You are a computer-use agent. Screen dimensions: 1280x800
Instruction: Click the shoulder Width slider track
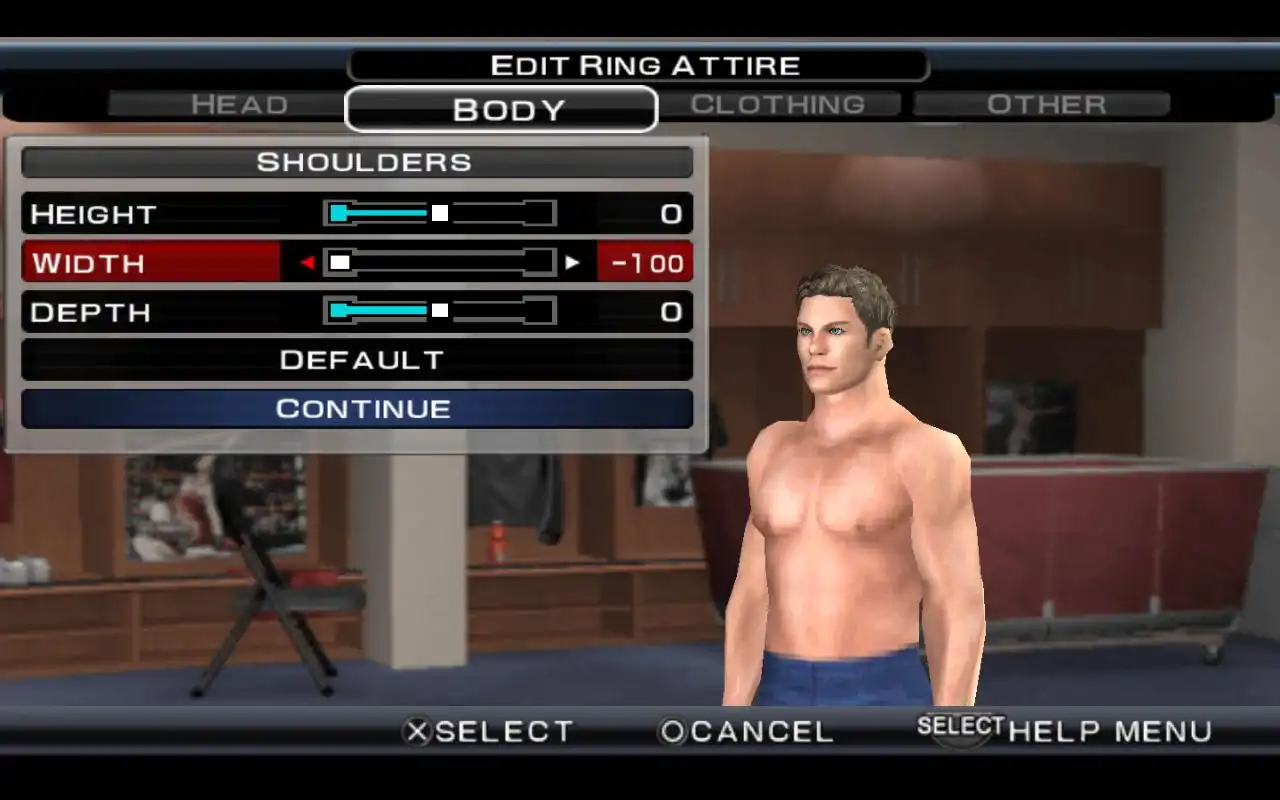click(440, 262)
